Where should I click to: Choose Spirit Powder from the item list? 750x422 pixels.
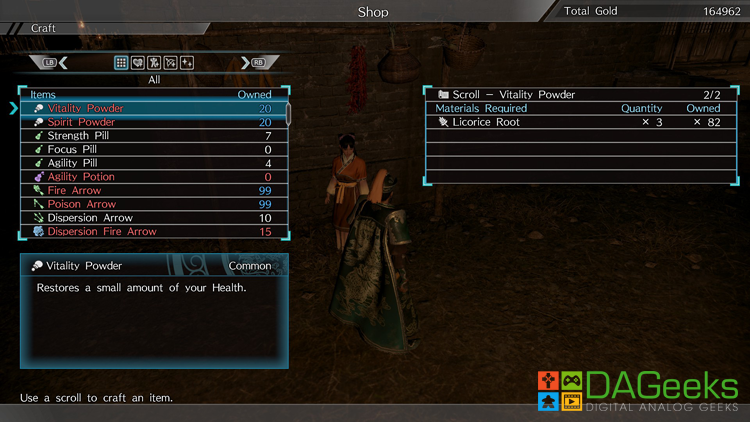pyautogui.click(x=150, y=122)
